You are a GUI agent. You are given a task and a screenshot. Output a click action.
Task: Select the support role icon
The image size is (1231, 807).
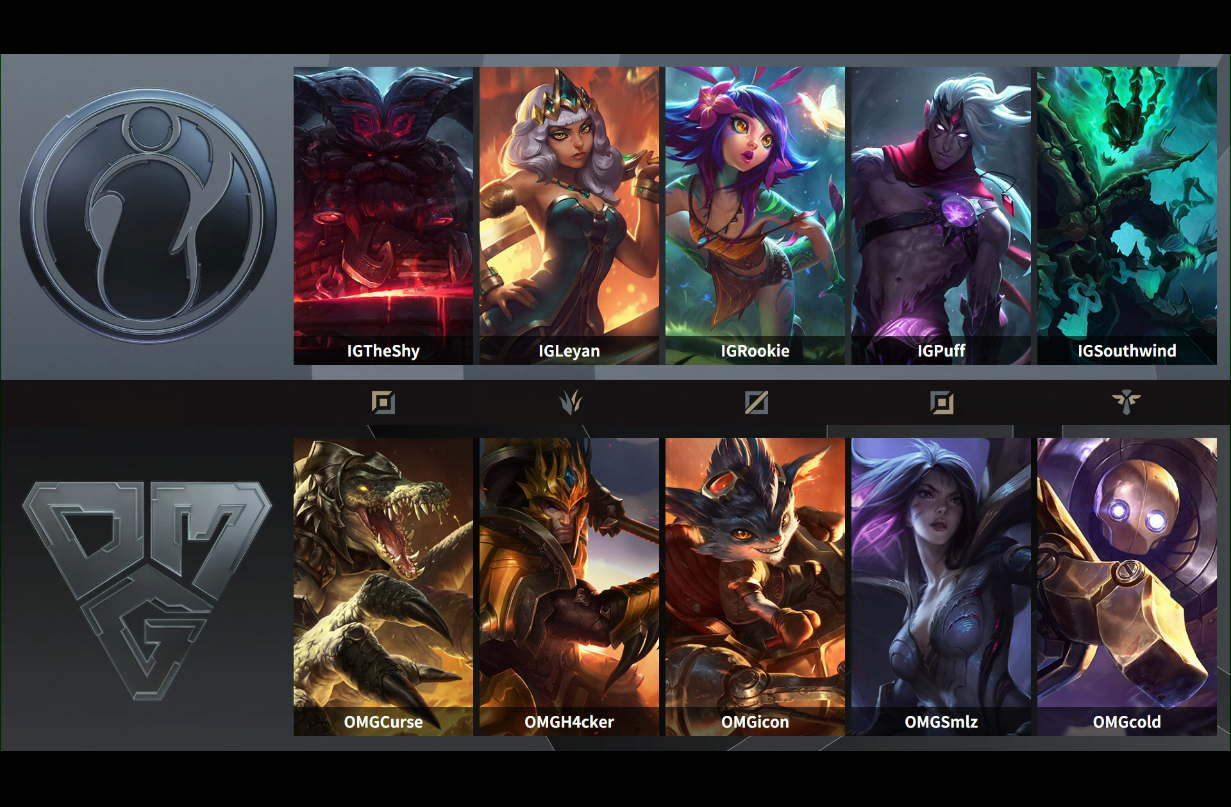pos(1126,402)
